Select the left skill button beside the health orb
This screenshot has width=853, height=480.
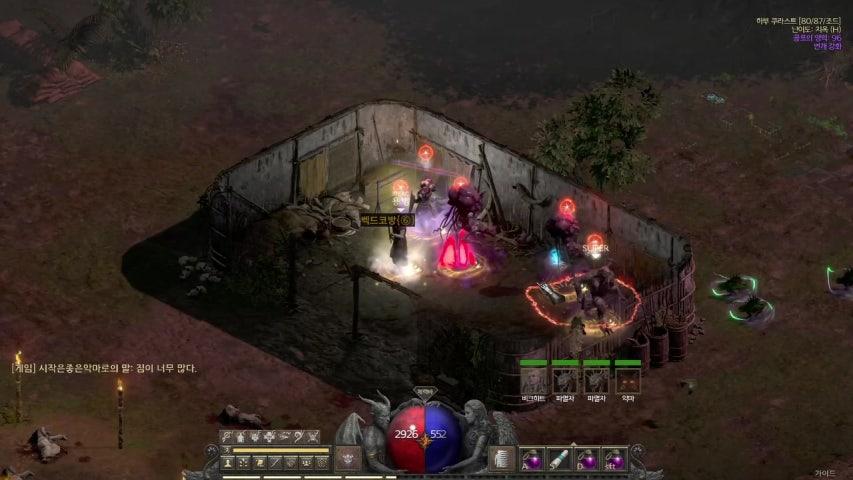click(x=347, y=460)
